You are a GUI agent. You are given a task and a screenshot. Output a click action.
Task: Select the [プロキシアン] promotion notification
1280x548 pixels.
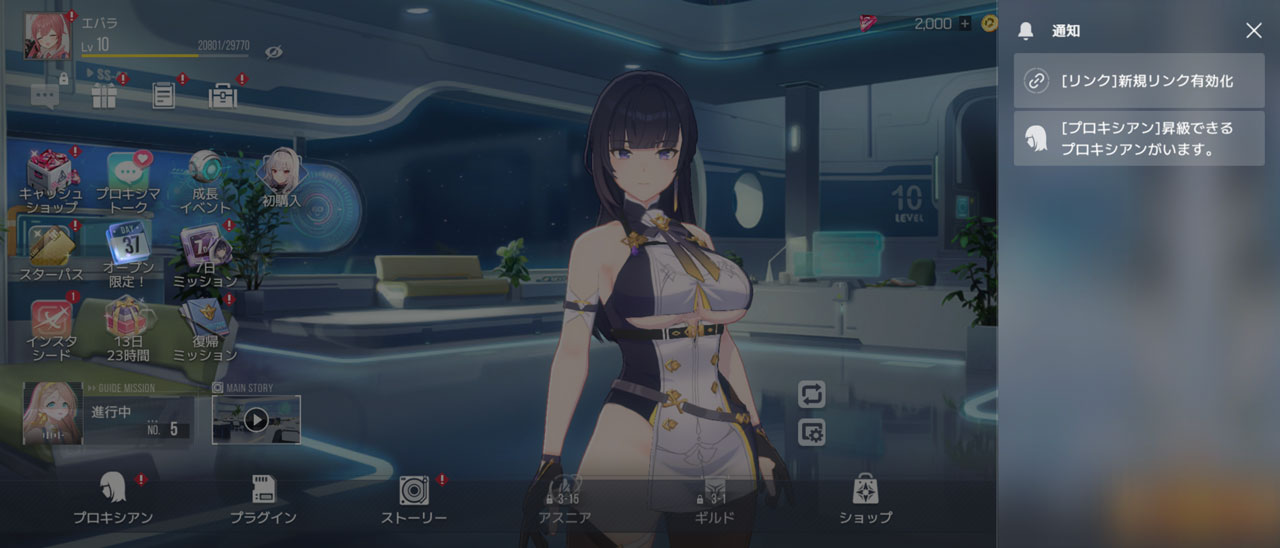click(1138, 139)
